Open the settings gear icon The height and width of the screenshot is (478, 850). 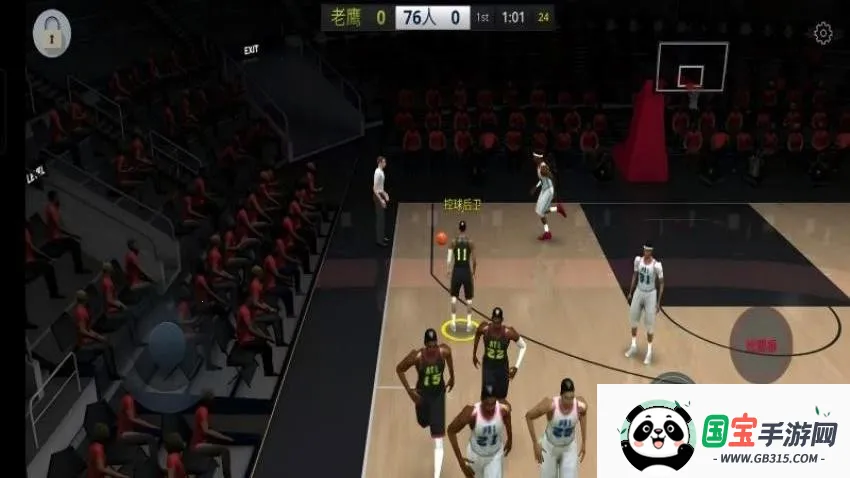coord(823,34)
